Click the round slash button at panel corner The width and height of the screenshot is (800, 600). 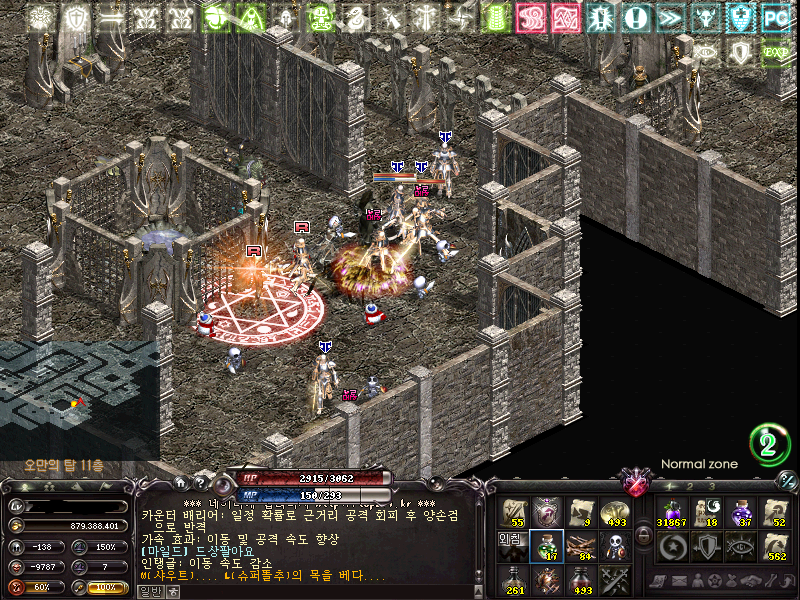point(787,479)
